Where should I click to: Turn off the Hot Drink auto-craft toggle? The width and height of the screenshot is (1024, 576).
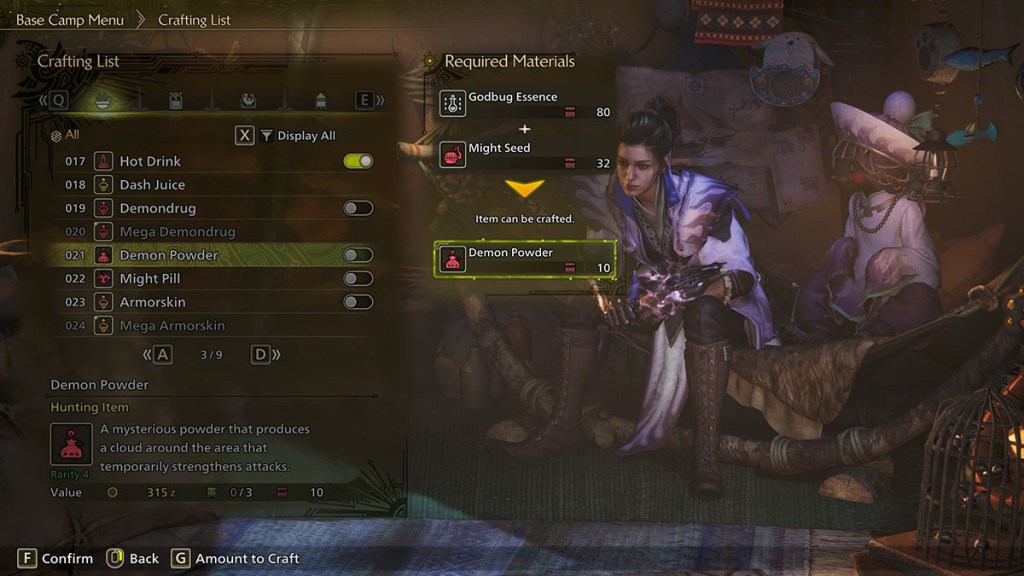pos(358,161)
